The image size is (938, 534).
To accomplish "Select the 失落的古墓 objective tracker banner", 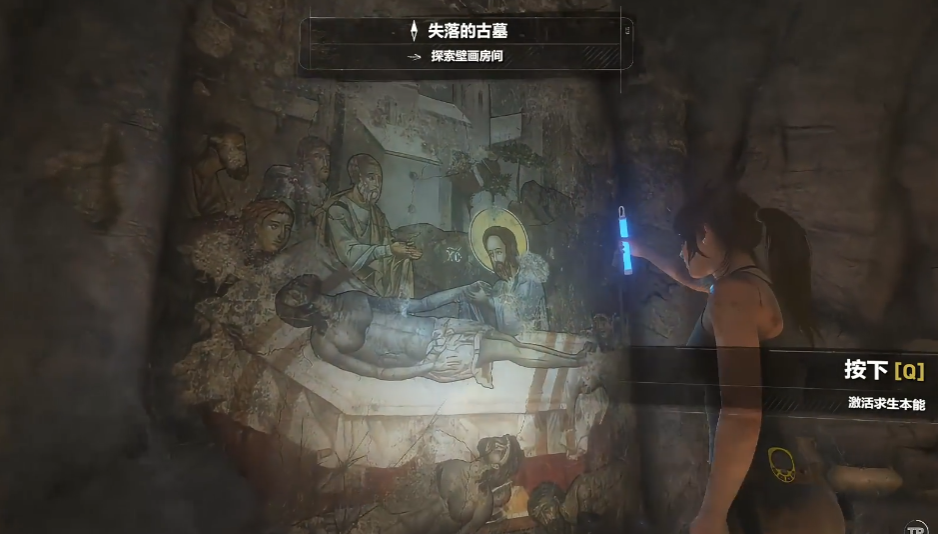I will (467, 42).
